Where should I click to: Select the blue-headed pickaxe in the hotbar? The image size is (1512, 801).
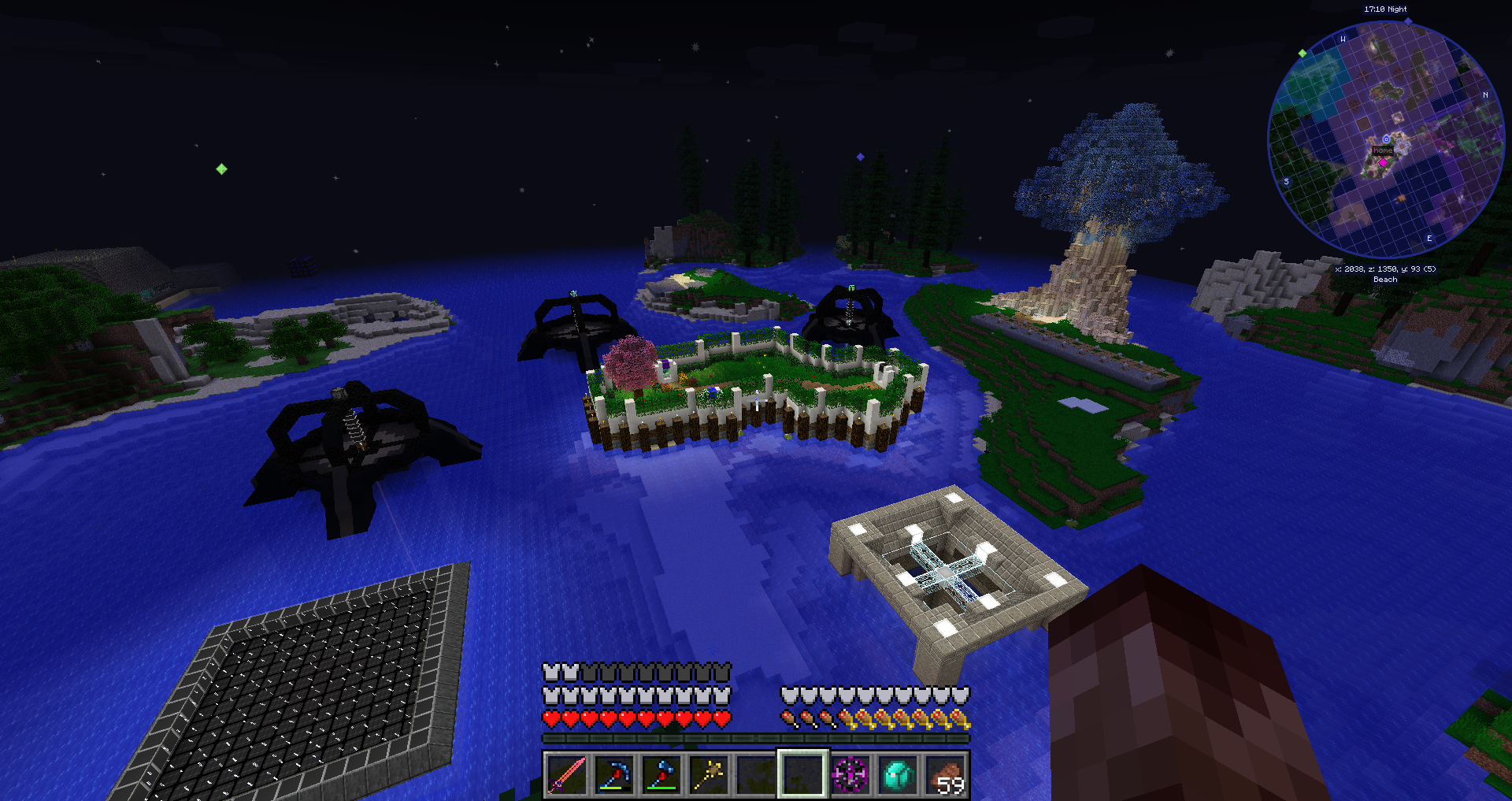(x=614, y=774)
